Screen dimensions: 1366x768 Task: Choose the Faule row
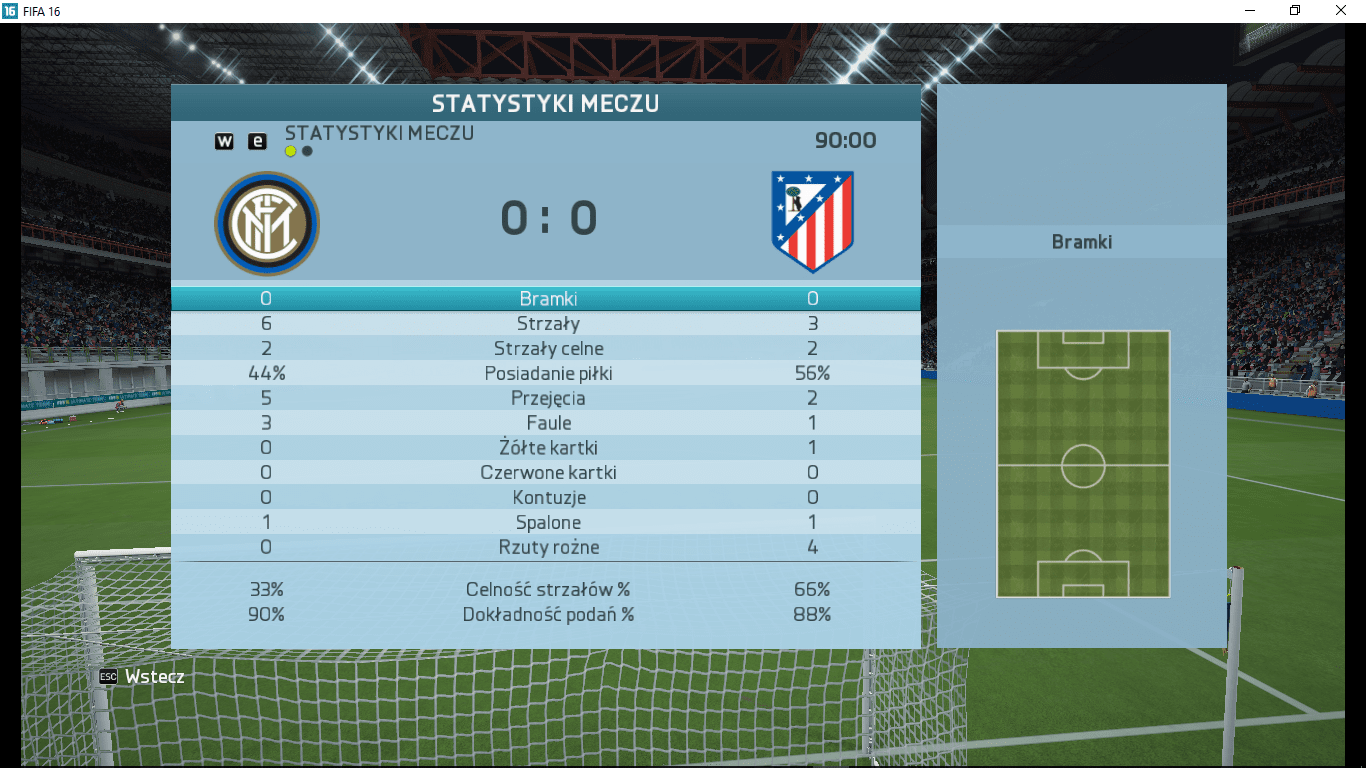(548, 423)
